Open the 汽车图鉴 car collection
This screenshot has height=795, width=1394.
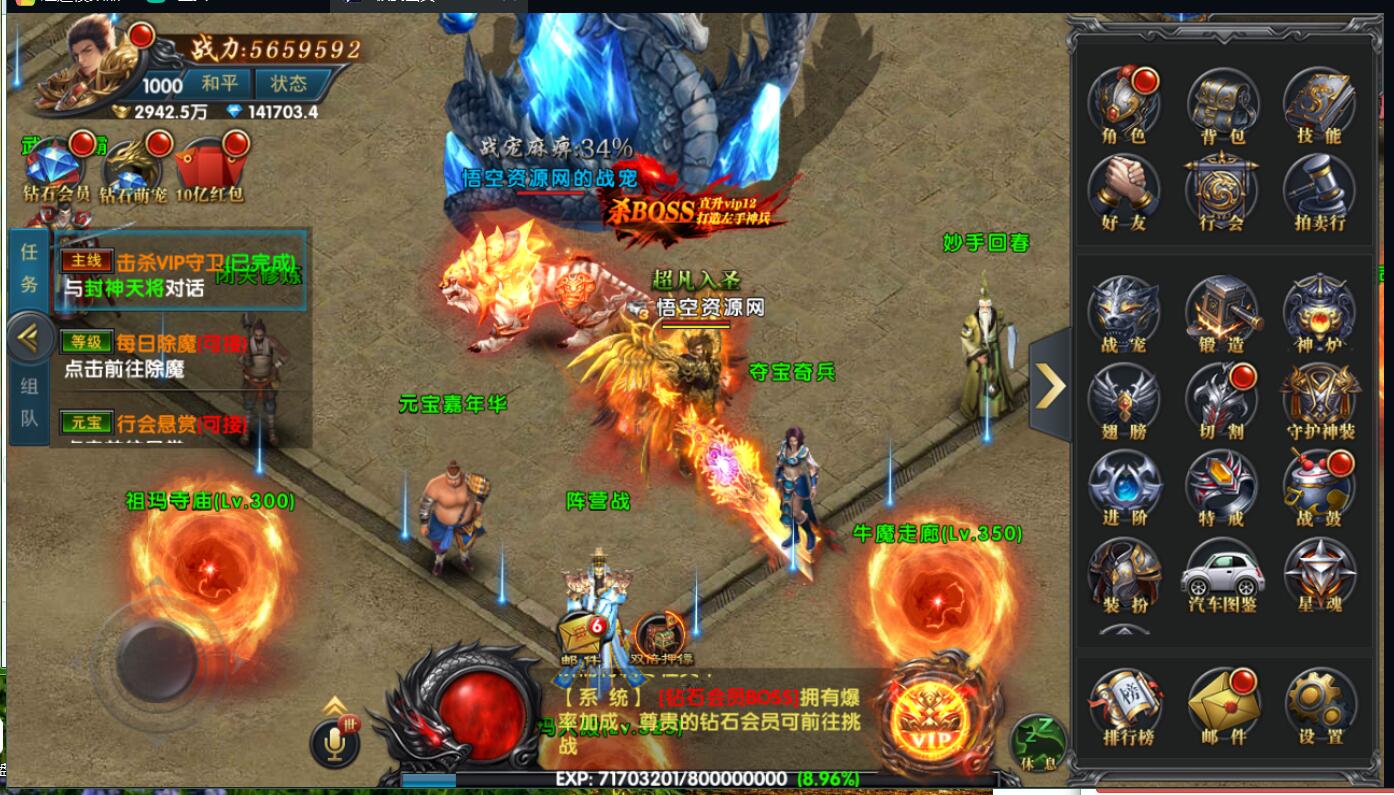[x=1222, y=574]
